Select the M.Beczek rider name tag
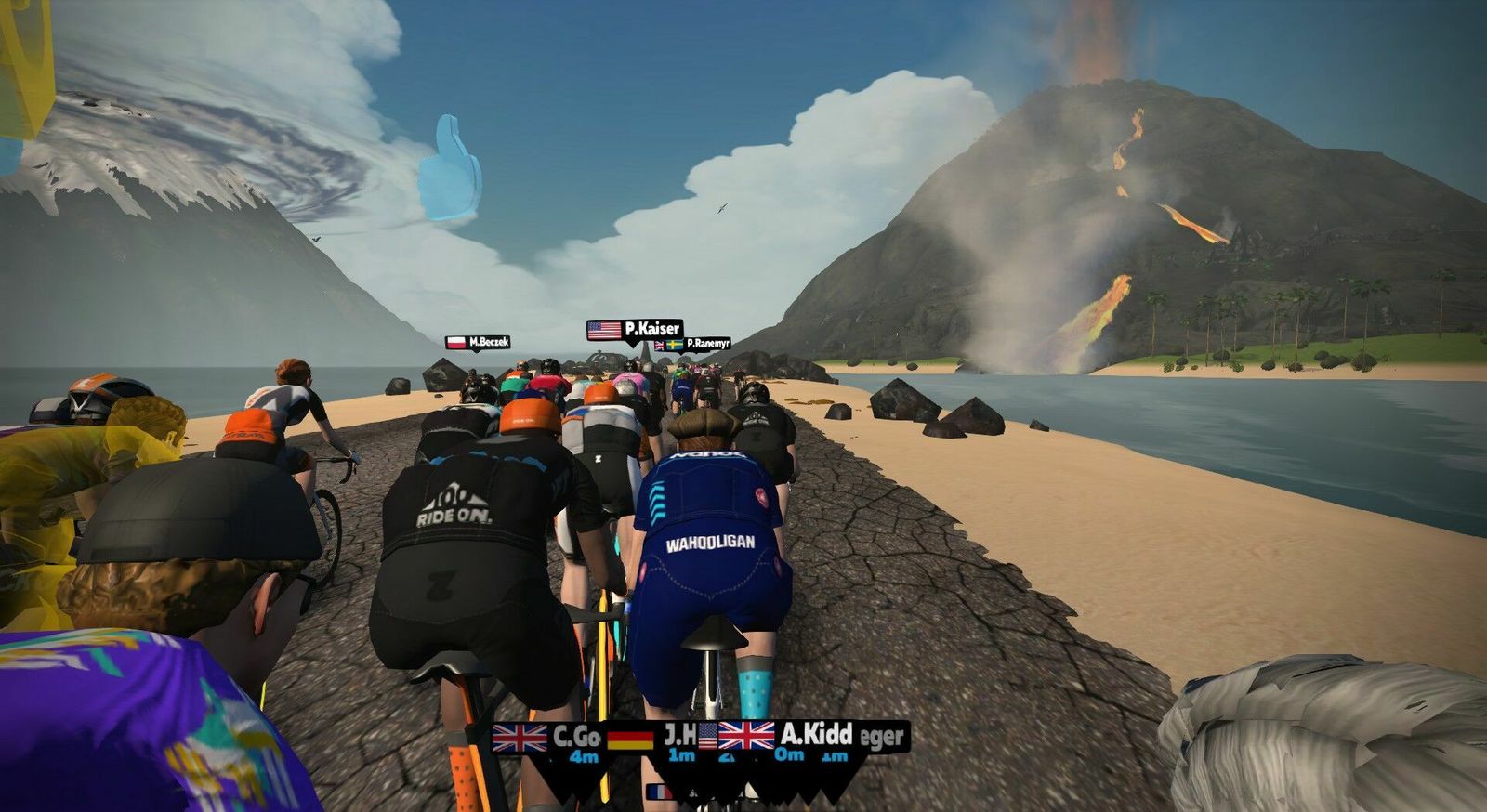The width and height of the screenshot is (1487, 812). tap(478, 342)
